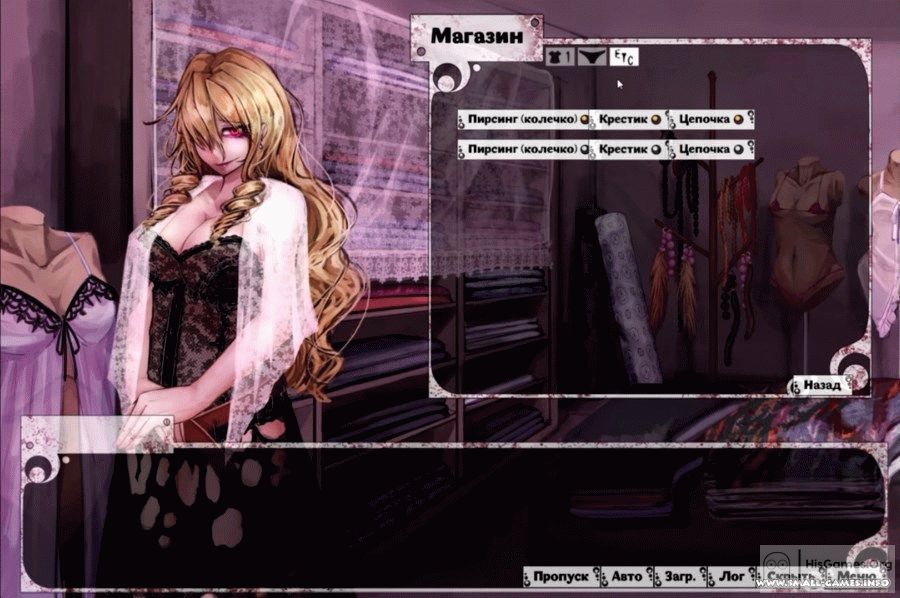Viewport: 900px width, 598px height.
Task: Go back with the Назад button
Action: 821,384
